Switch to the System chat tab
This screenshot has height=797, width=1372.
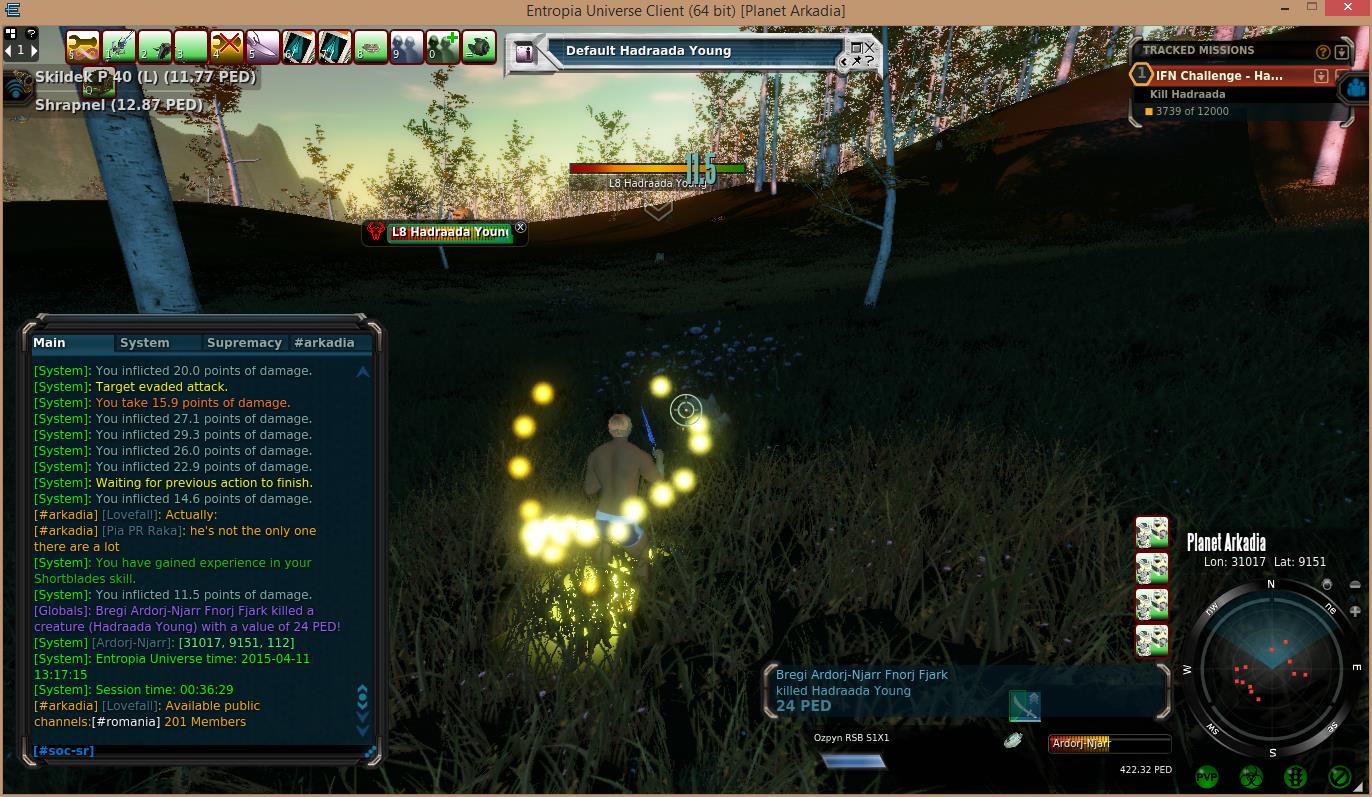144,343
